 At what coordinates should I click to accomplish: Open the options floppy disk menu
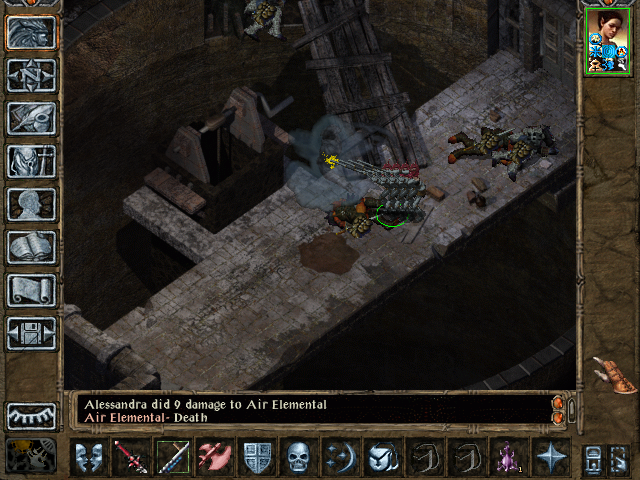31,333
